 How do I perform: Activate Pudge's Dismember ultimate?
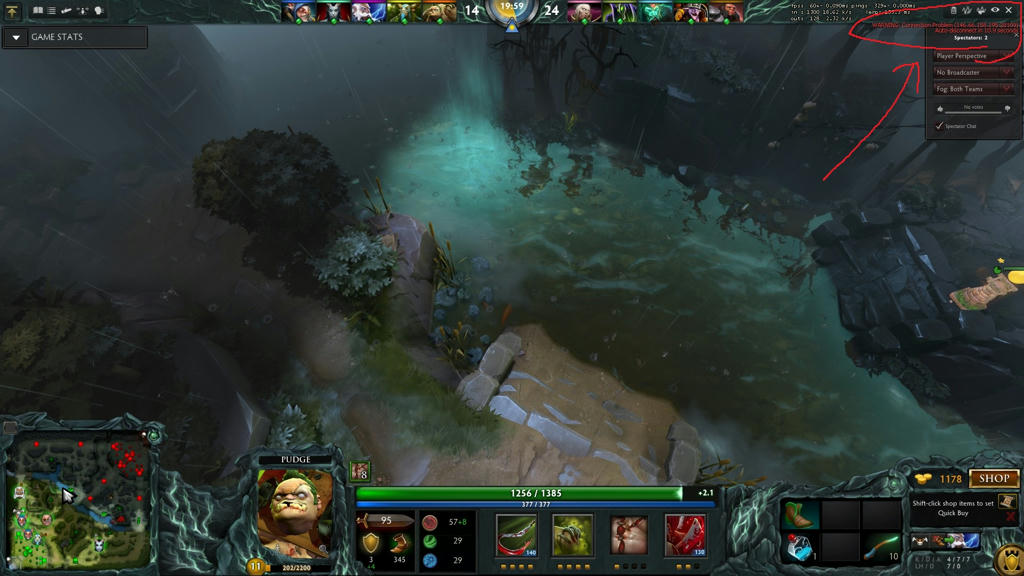pyautogui.click(x=685, y=536)
